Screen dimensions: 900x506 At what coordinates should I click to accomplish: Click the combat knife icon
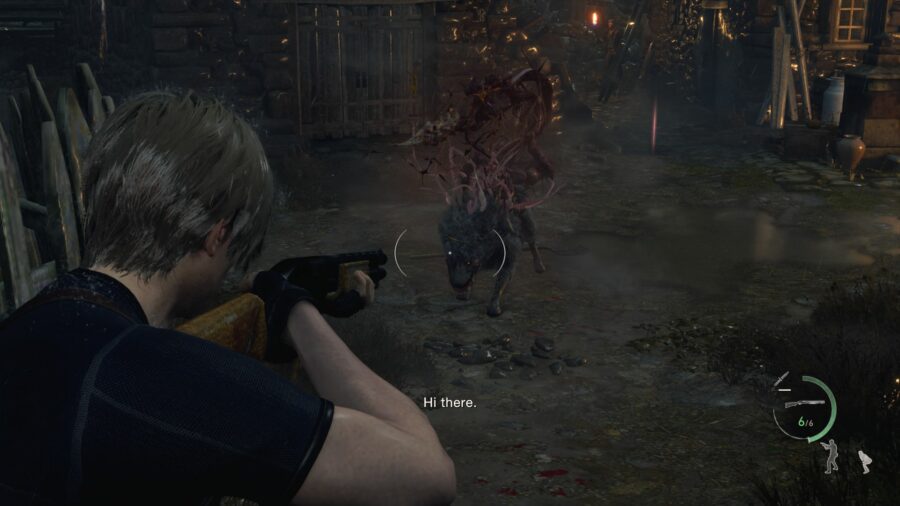(782, 378)
